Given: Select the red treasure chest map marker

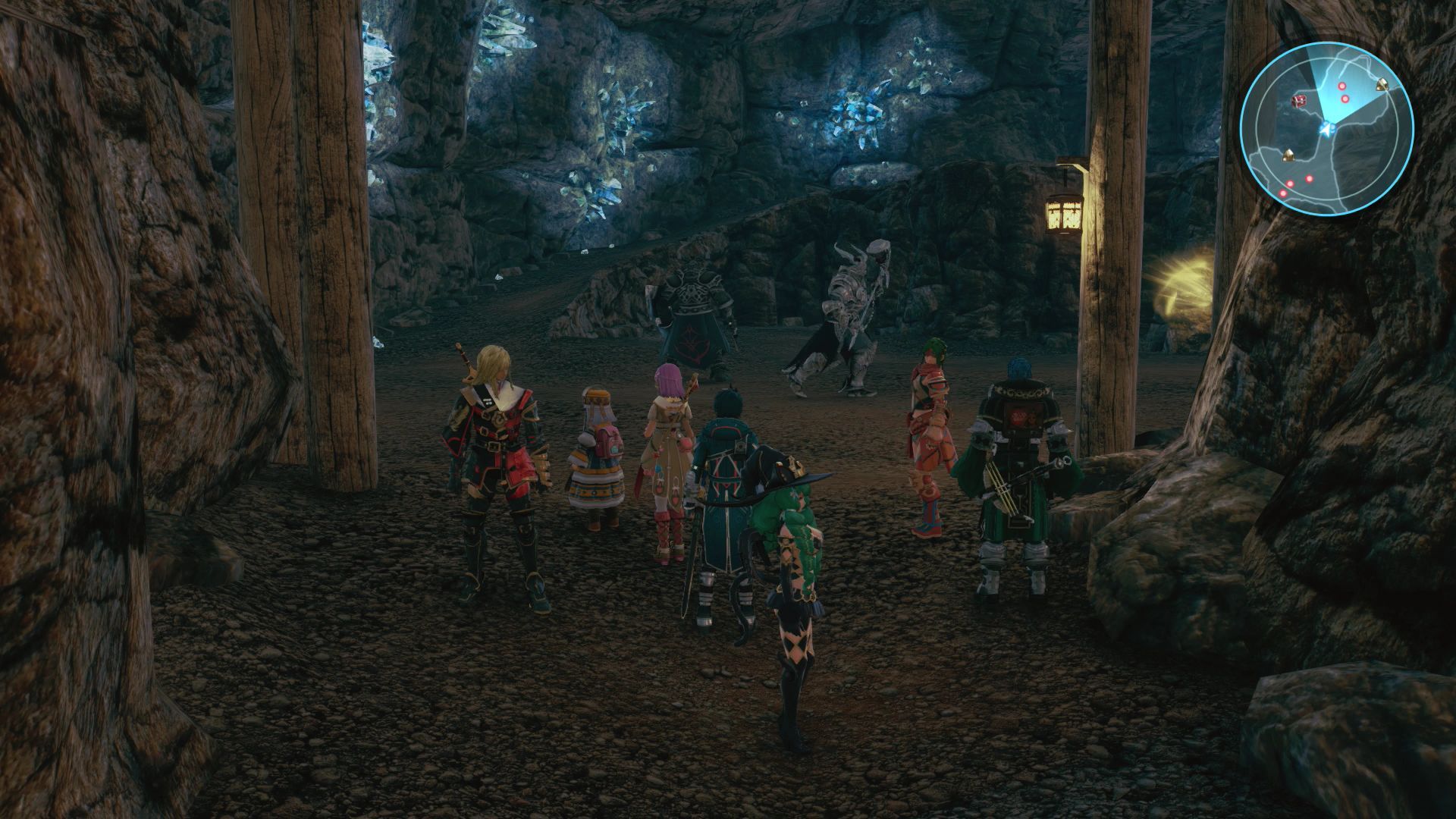Looking at the screenshot, I should point(1299,101).
